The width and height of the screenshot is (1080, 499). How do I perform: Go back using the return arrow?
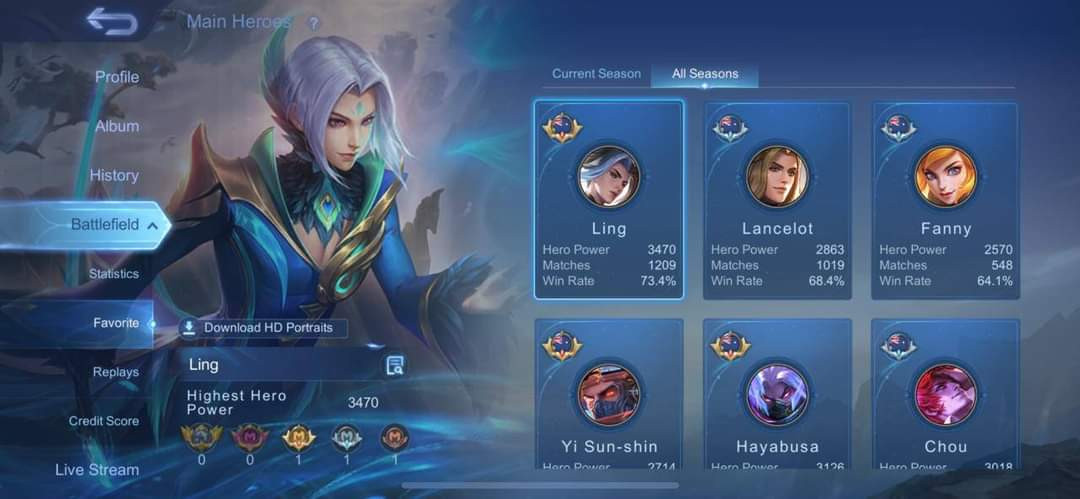[x=111, y=21]
